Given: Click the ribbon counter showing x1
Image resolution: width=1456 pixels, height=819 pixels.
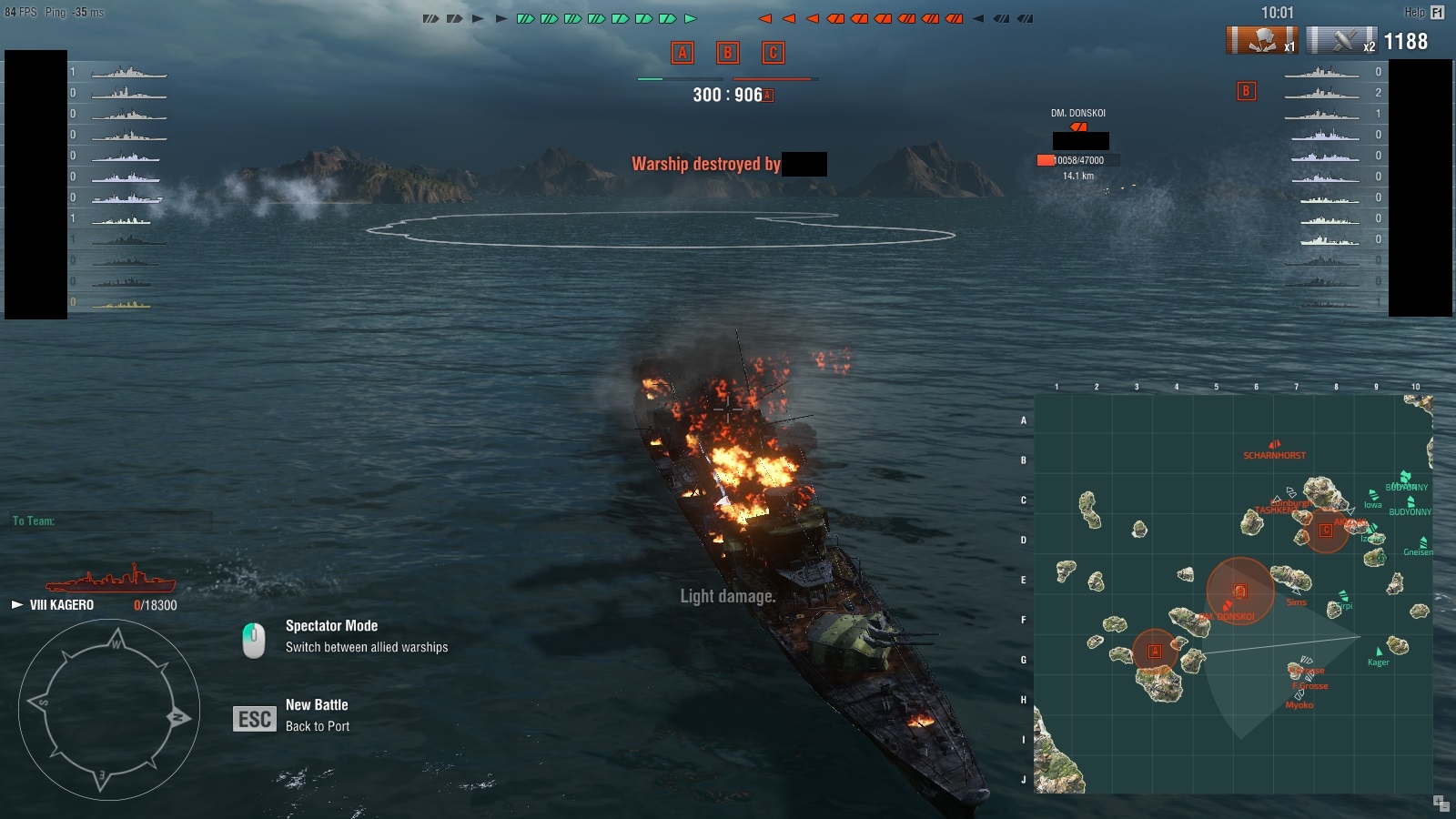Looking at the screenshot, I should (x=1262, y=41).
